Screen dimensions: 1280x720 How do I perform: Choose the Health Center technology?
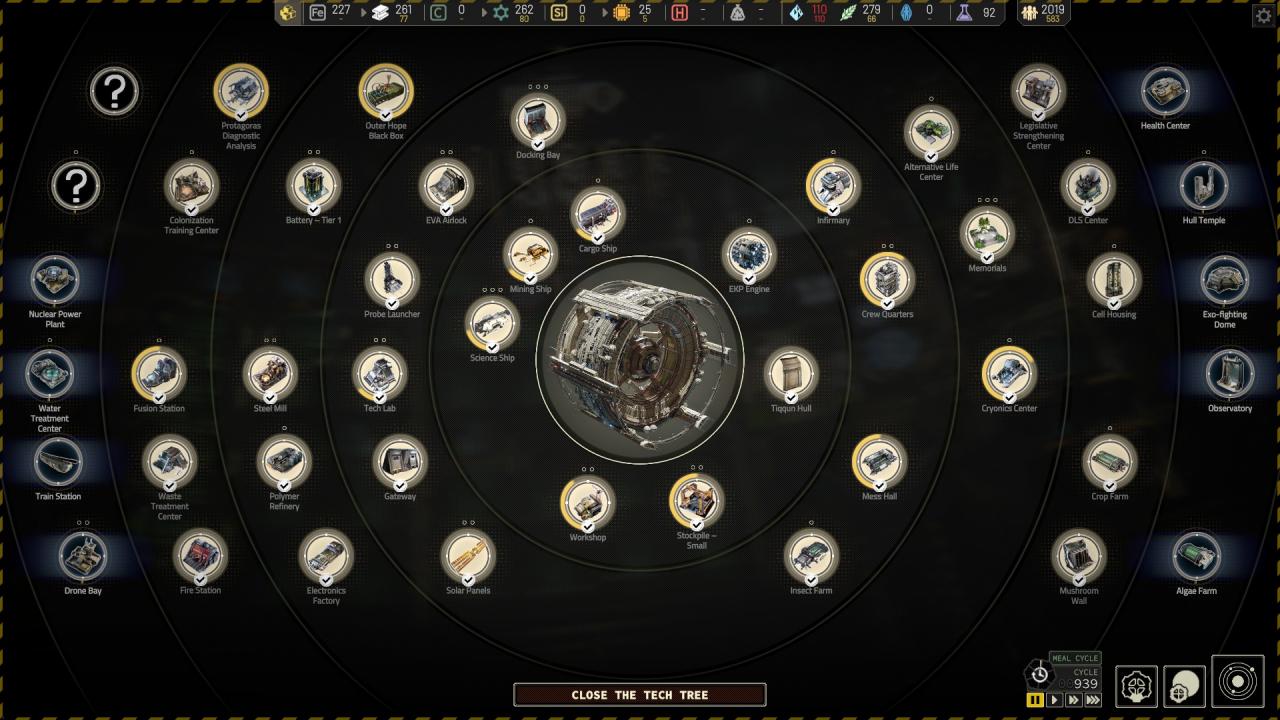pos(1165,91)
